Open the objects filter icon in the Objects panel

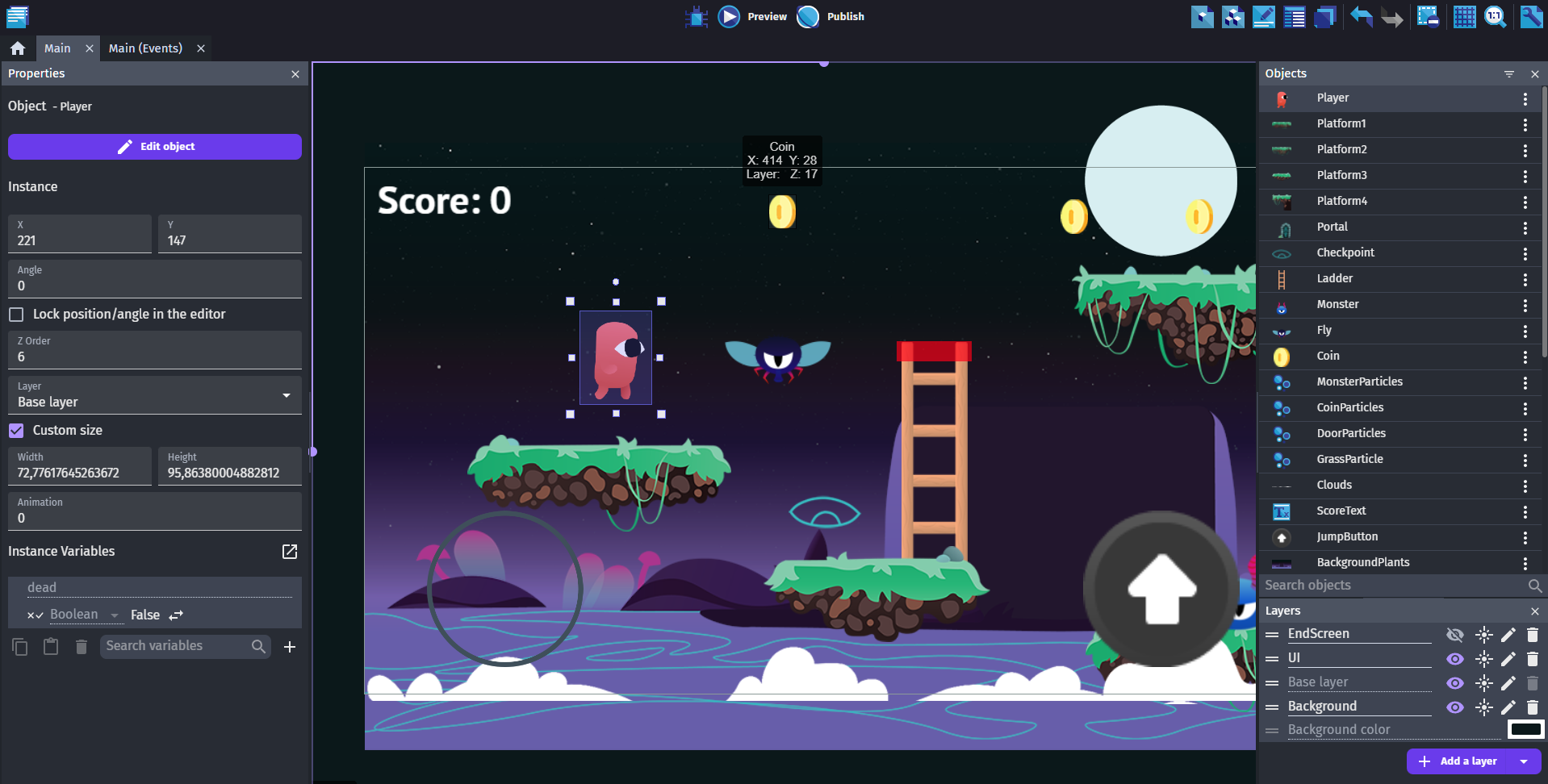[x=1509, y=73]
